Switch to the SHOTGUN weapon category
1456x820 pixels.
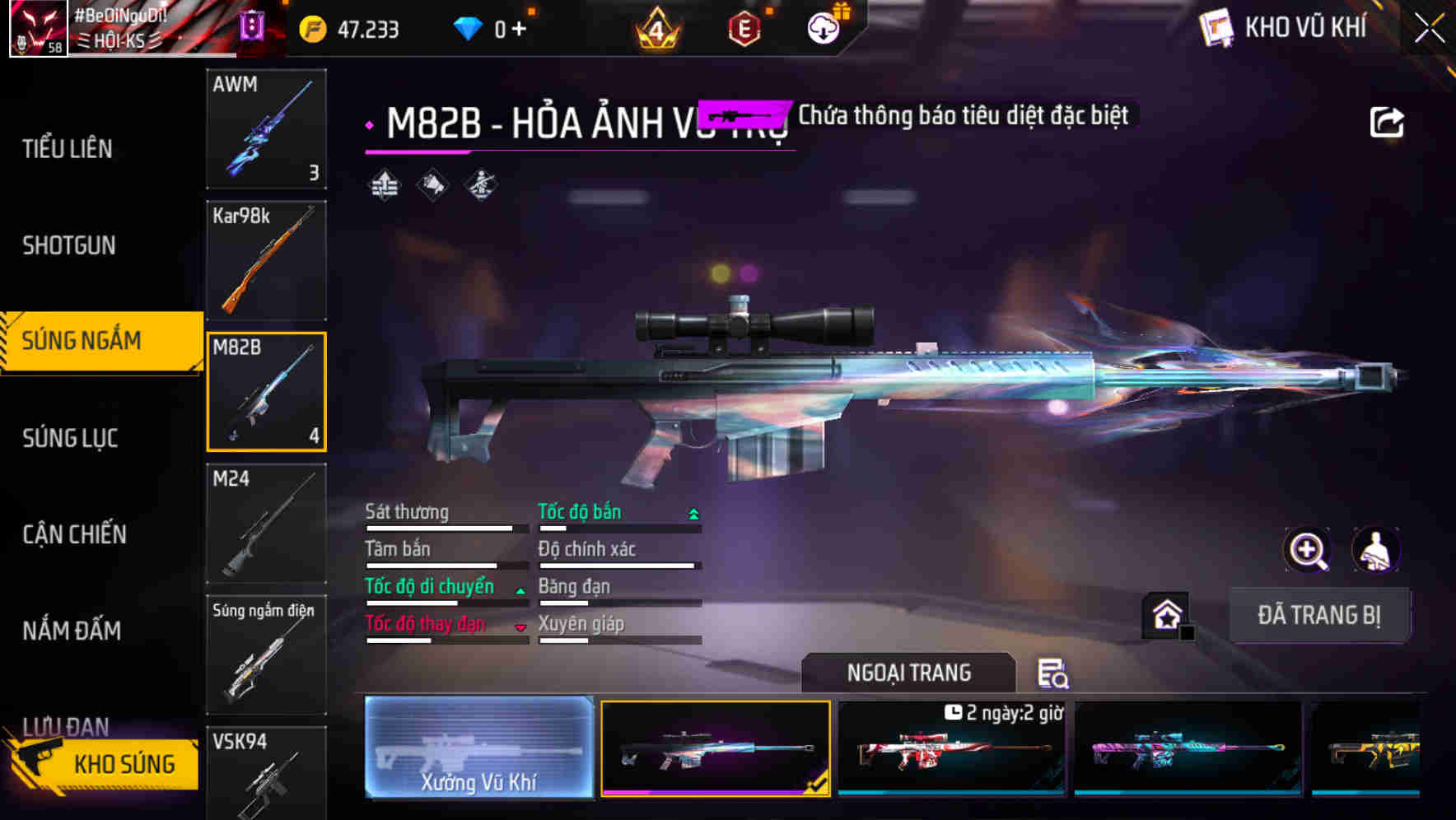70,245
